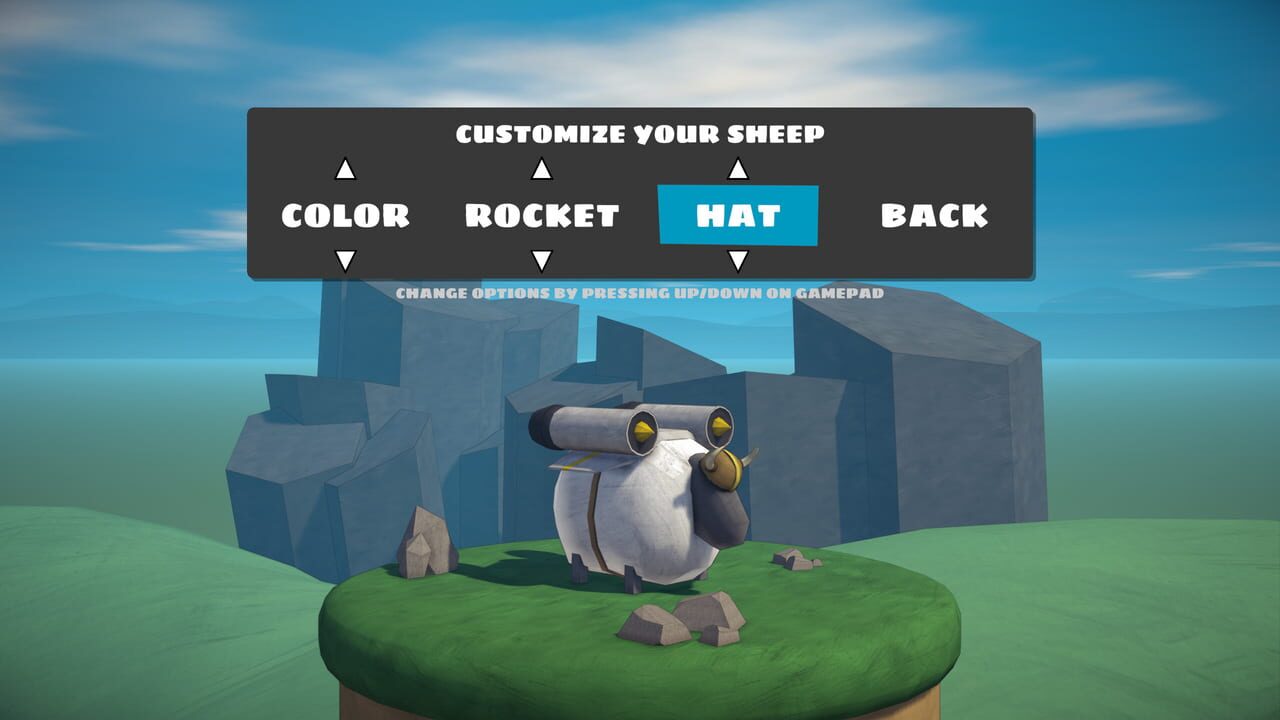Screen dimensions: 1280x720
Task: Cycle the hat option upward using its arrow
Action: [739, 168]
